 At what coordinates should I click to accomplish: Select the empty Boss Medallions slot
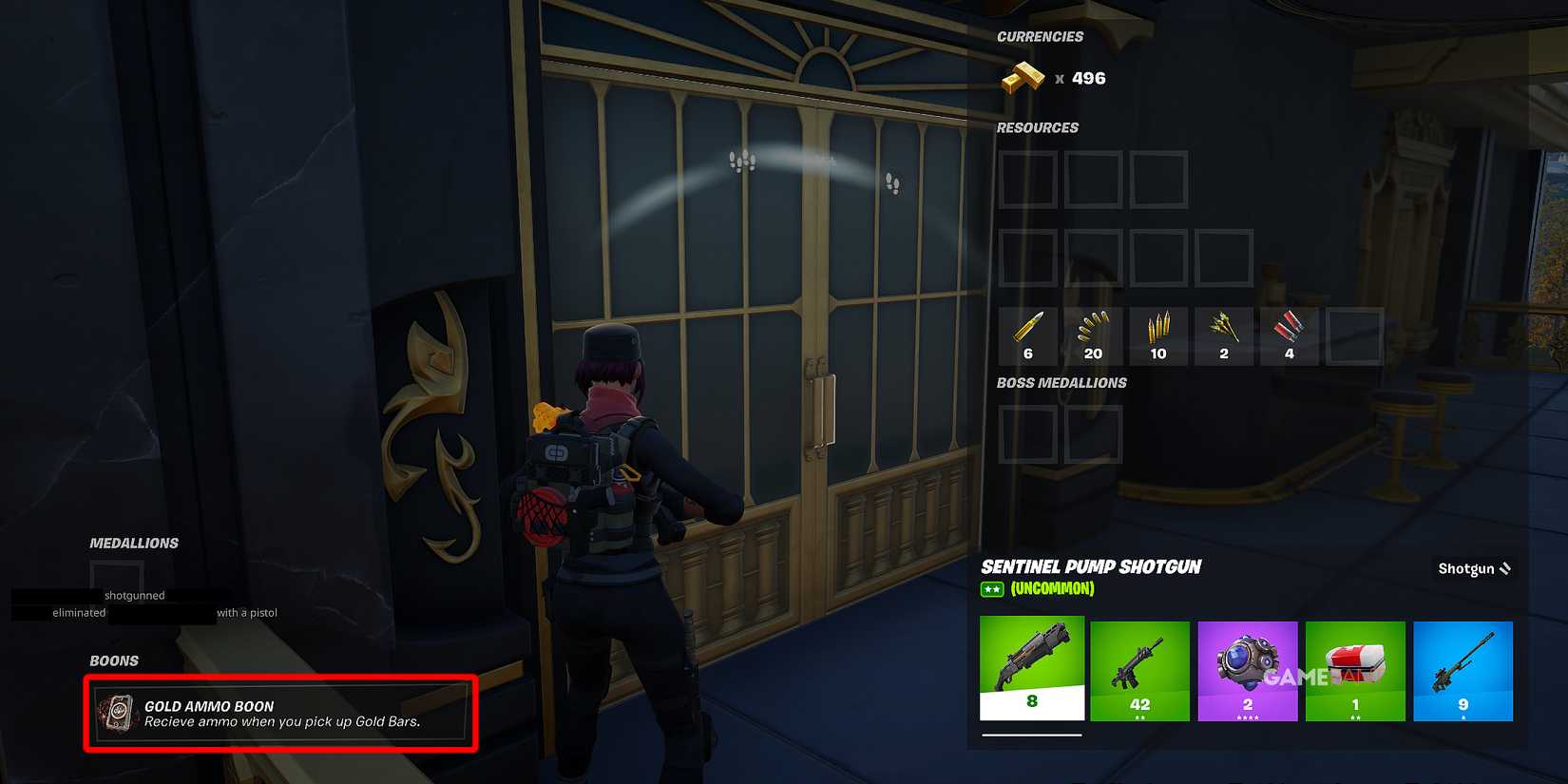click(1027, 432)
